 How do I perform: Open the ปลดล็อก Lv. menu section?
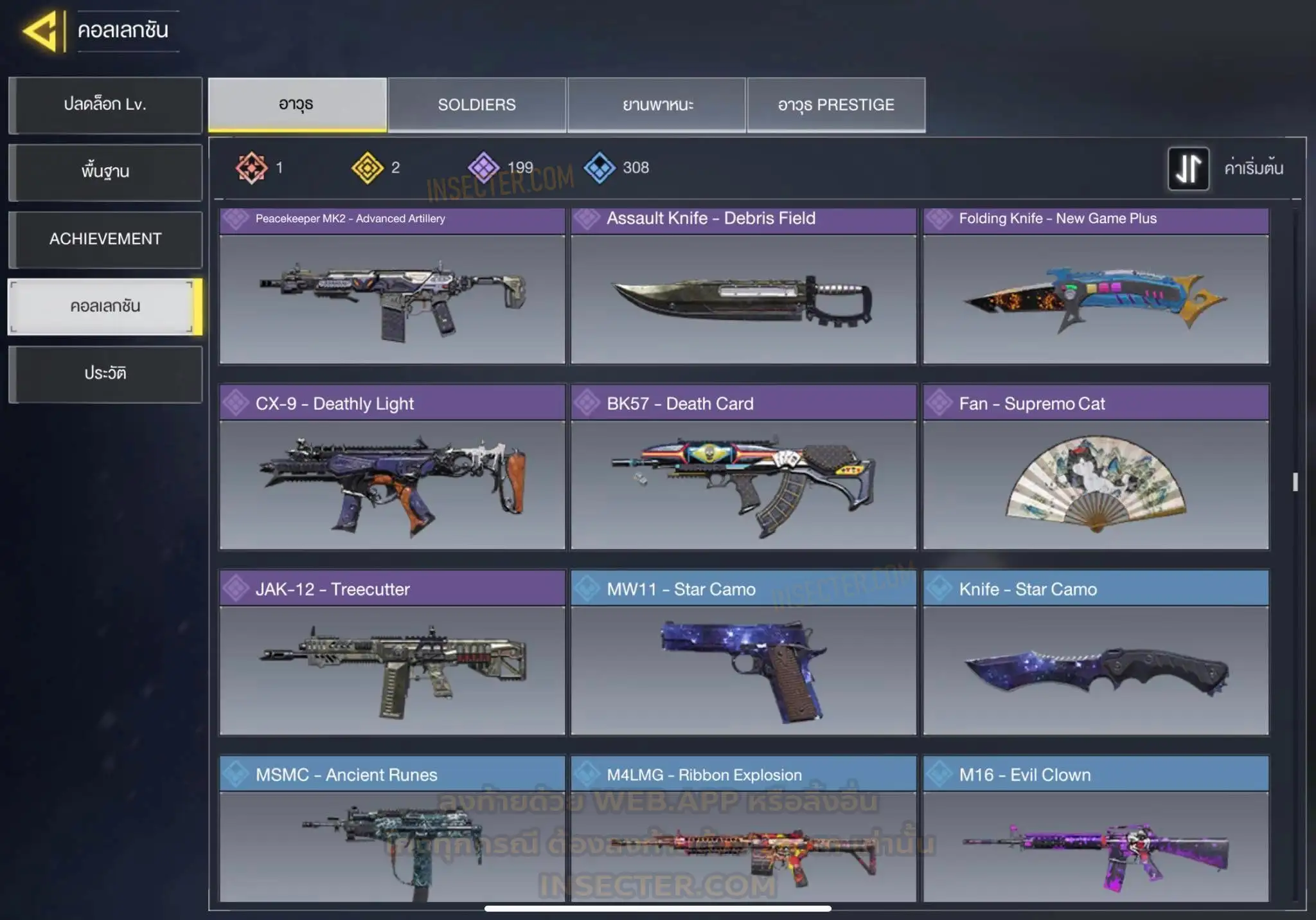(105, 105)
